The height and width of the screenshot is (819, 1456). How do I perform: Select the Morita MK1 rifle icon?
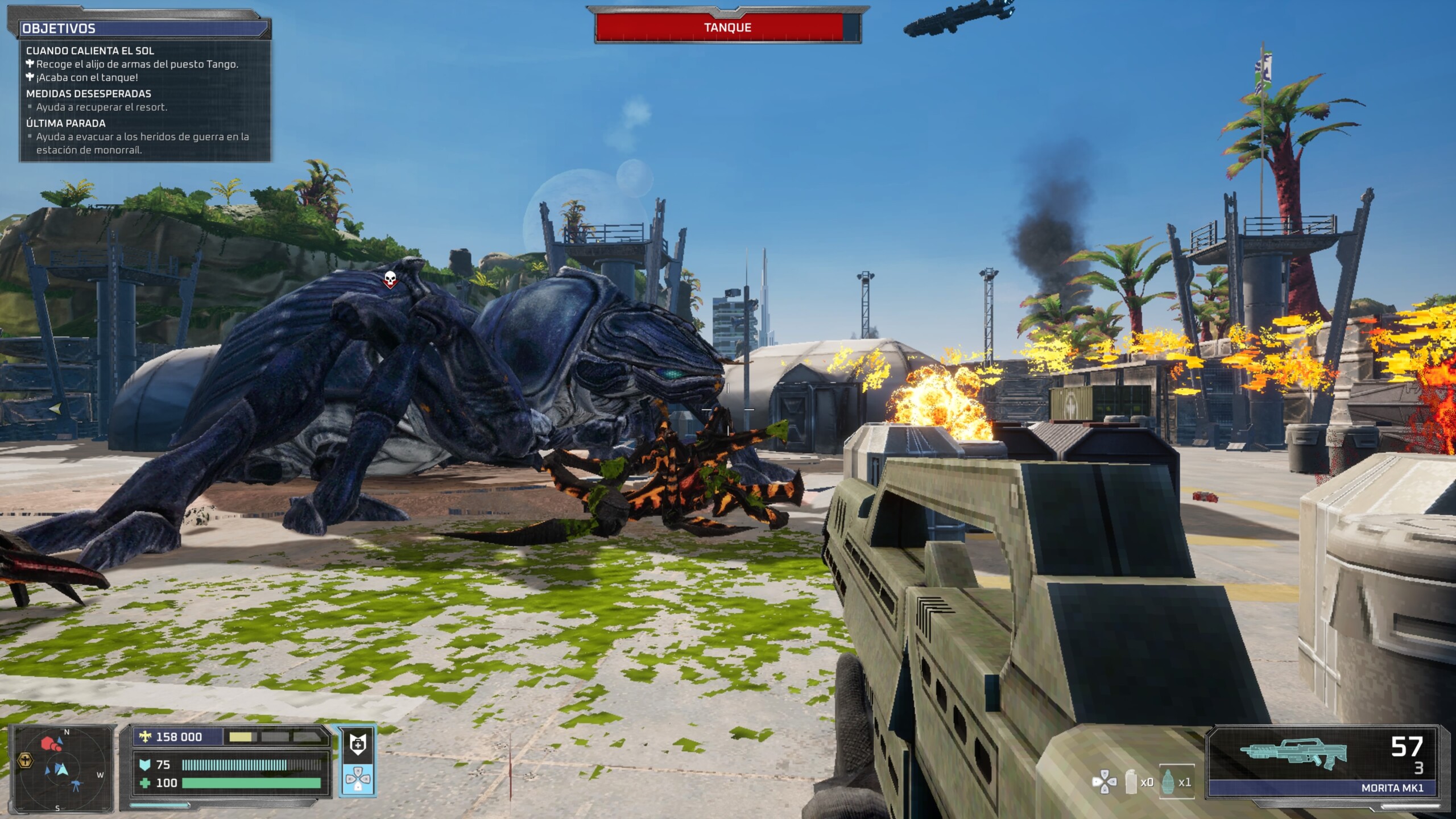point(1293,753)
